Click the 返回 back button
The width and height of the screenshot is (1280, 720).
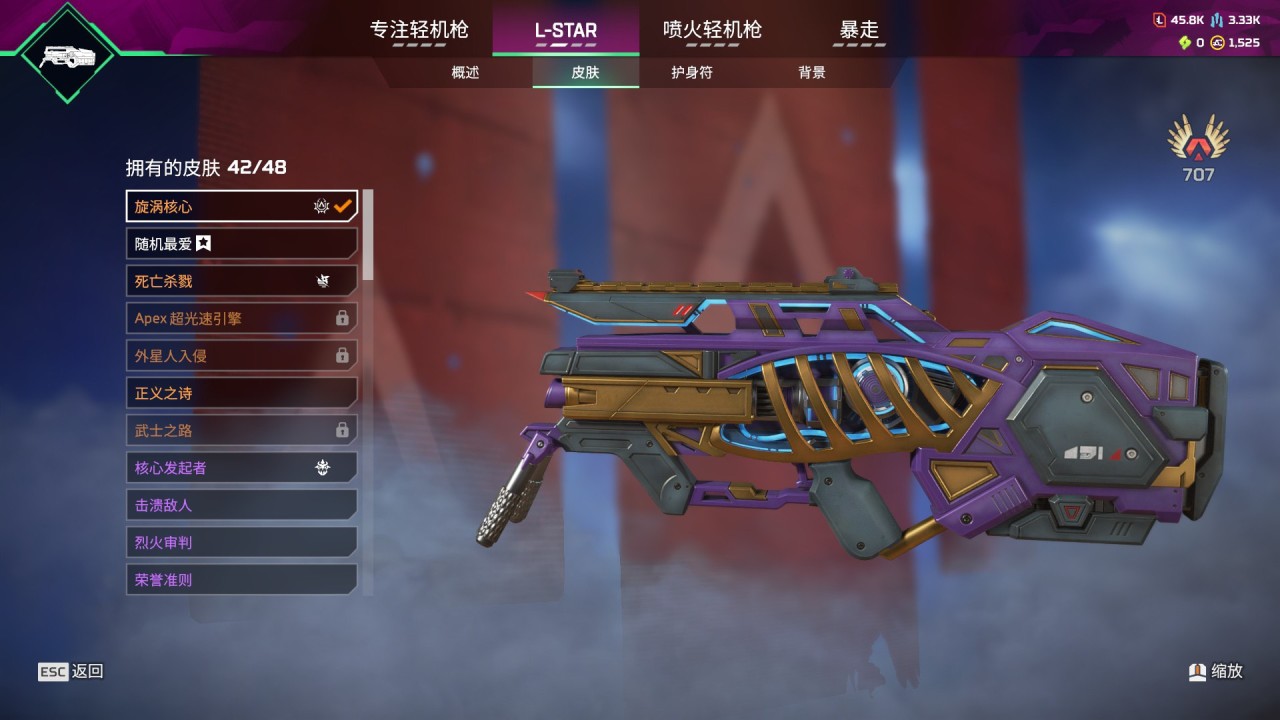71,672
